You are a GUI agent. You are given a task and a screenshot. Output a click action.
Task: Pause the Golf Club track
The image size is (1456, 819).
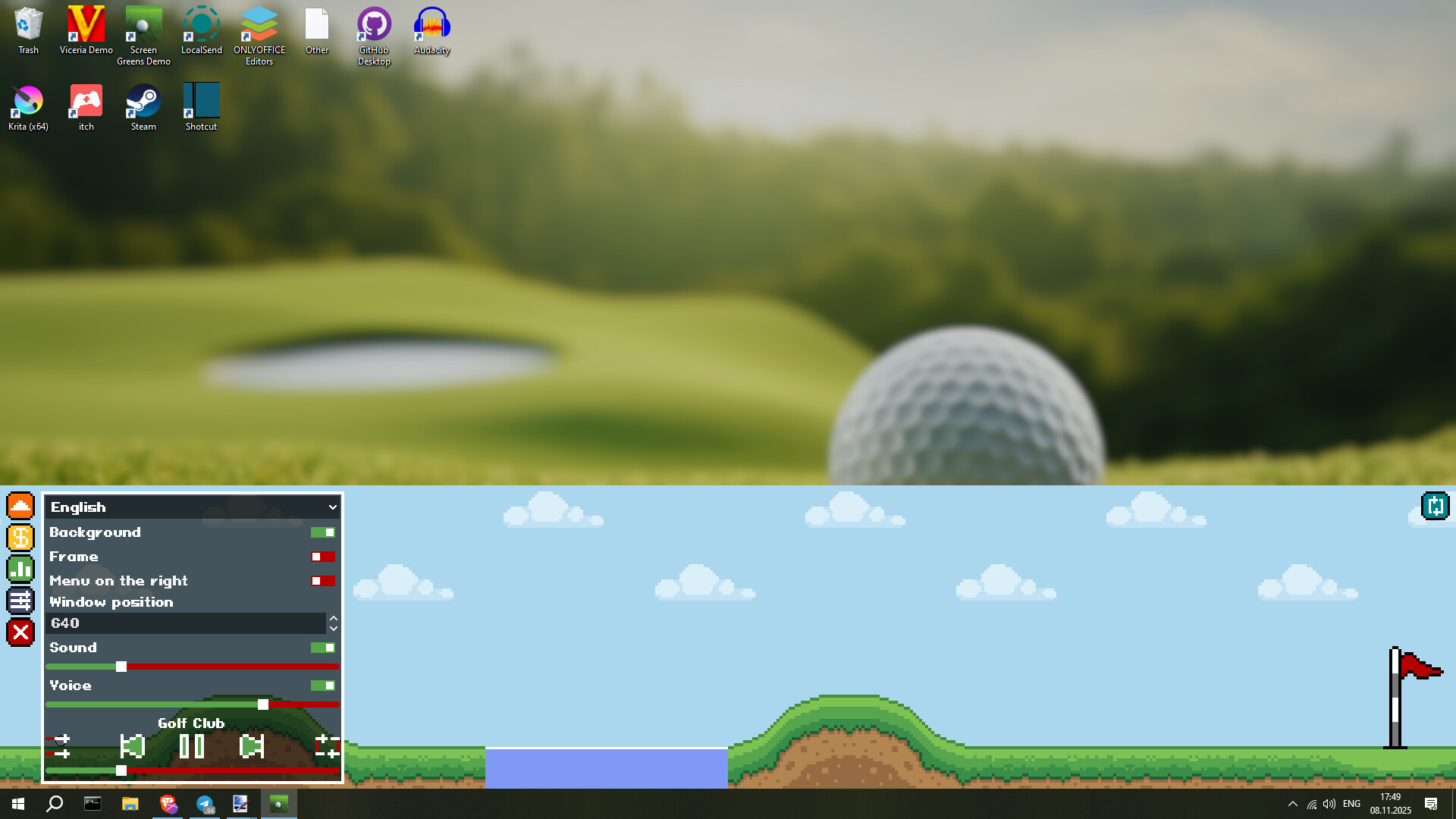tap(192, 746)
